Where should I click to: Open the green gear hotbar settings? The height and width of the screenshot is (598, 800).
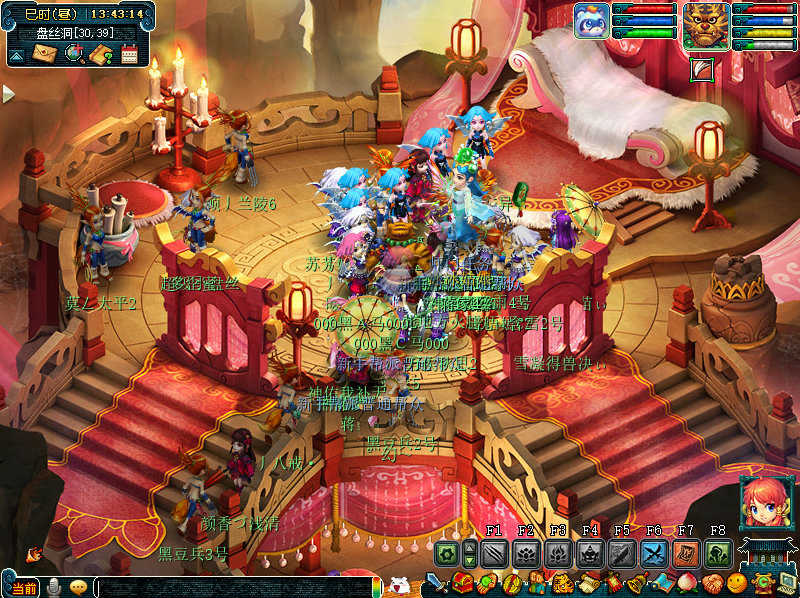tap(446, 554)
